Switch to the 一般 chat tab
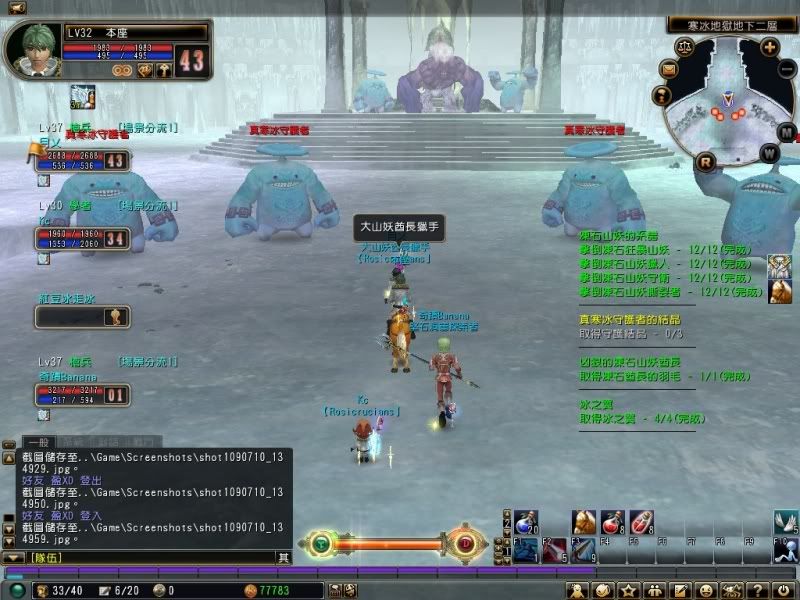The image size is (800, 600). click(38, 441)
